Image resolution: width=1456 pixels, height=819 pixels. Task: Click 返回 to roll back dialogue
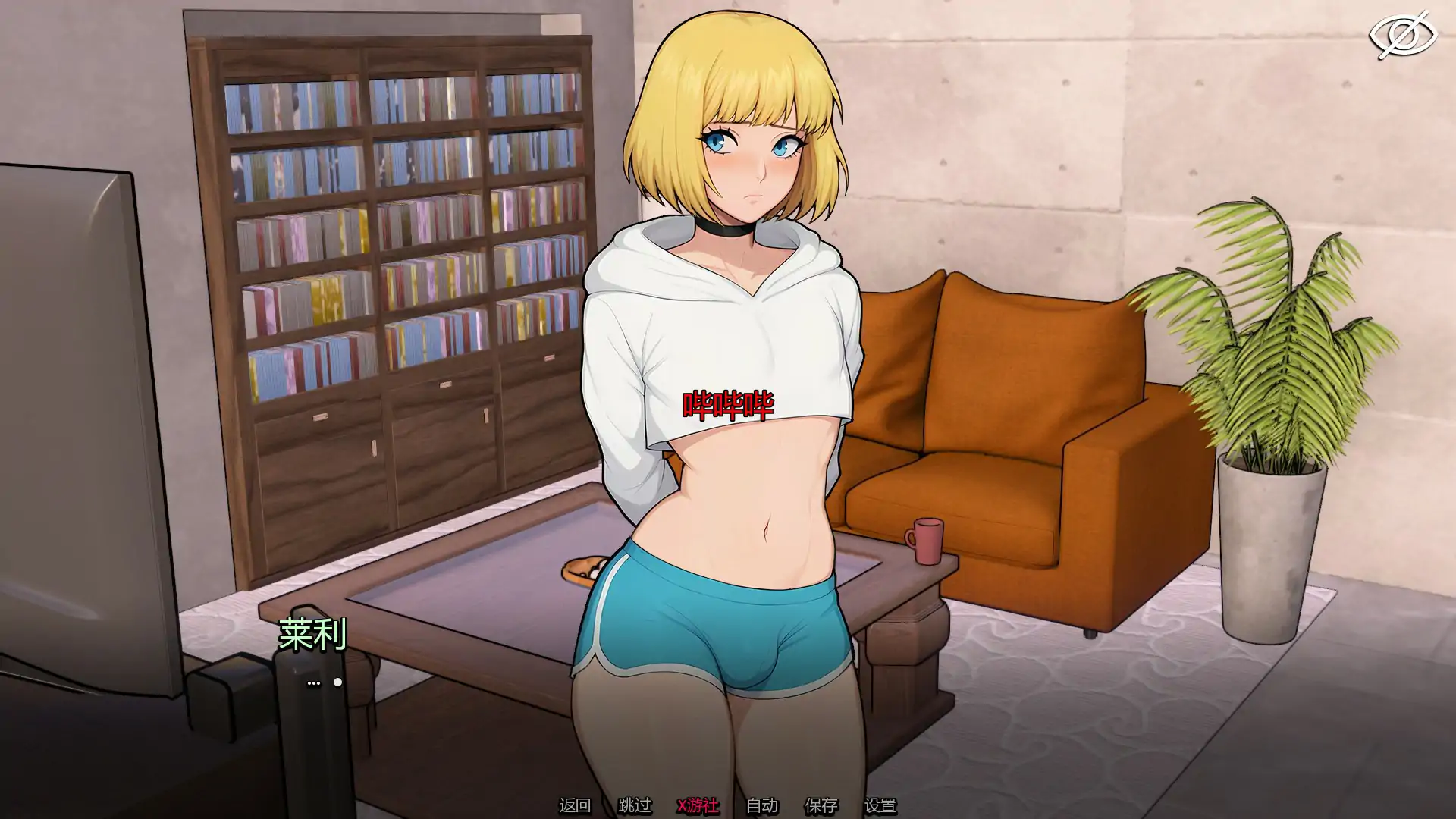coord(574,805)
